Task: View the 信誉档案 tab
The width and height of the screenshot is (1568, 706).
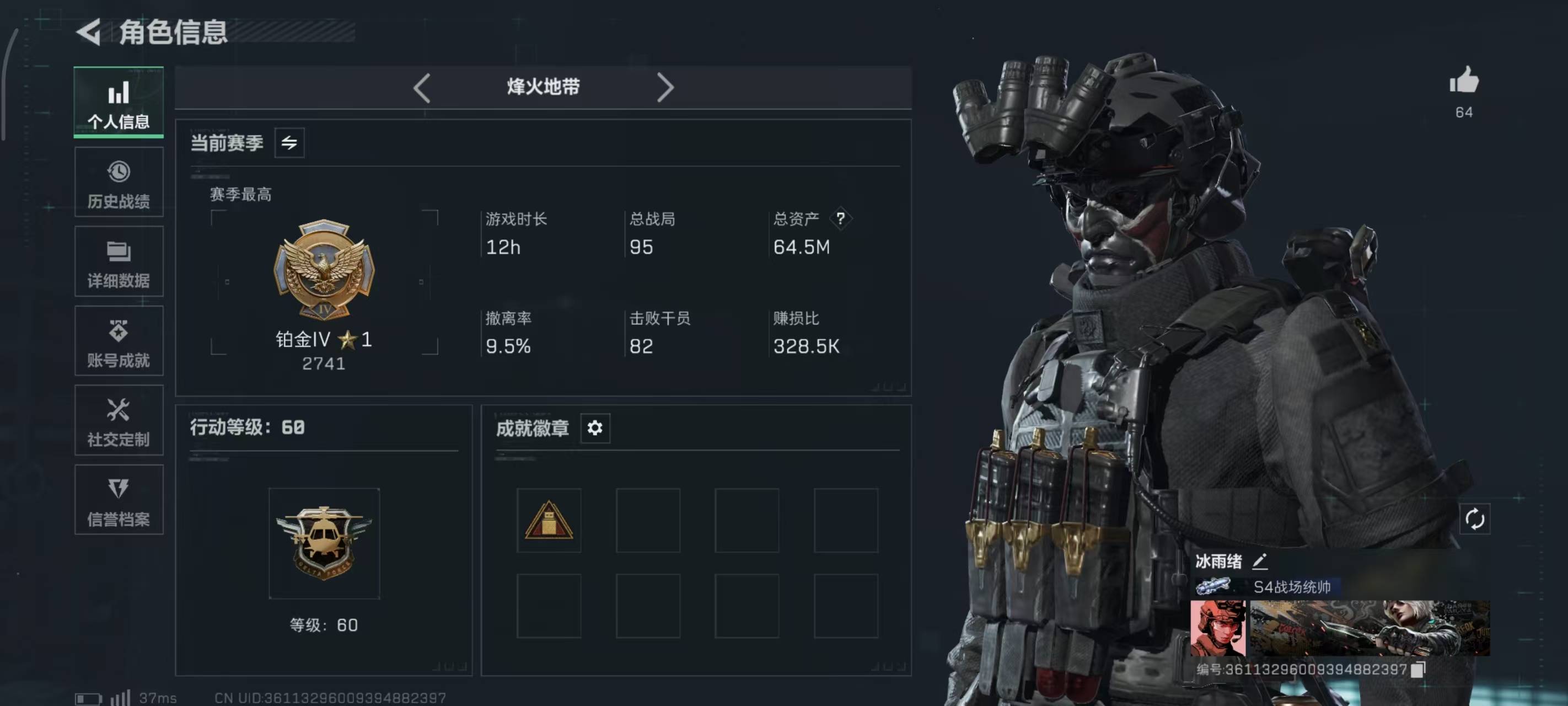Action: click(119, 500)
